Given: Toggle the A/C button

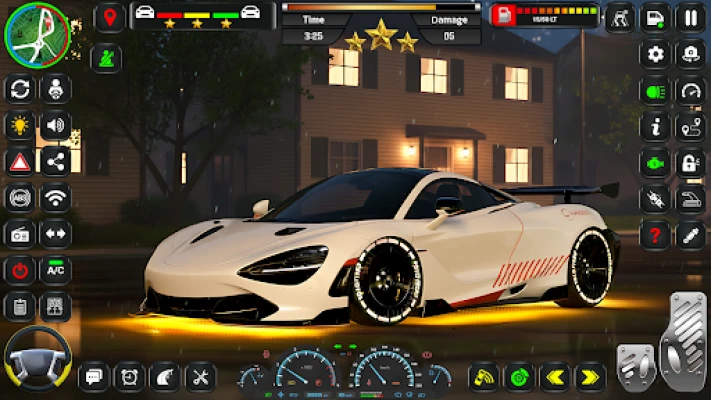Looking at the screenshot, I should click(55, 270).
